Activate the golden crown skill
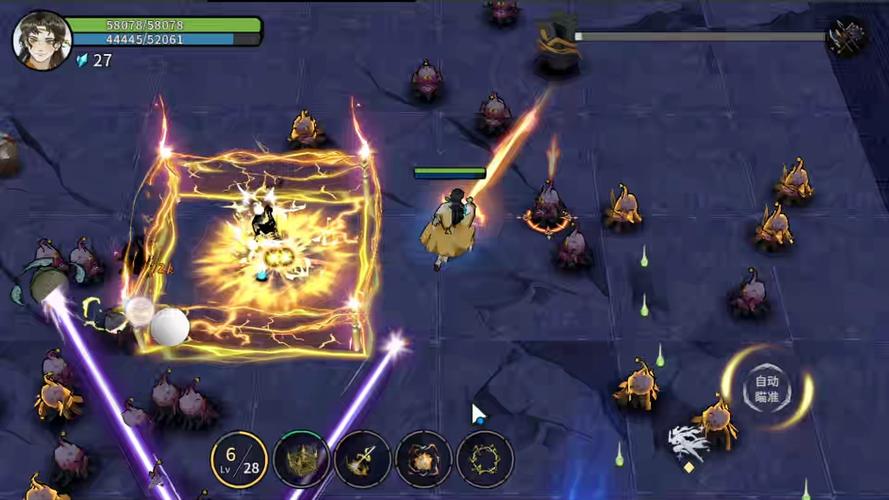Viewport: 889px width, 500px height. [301, 459]
